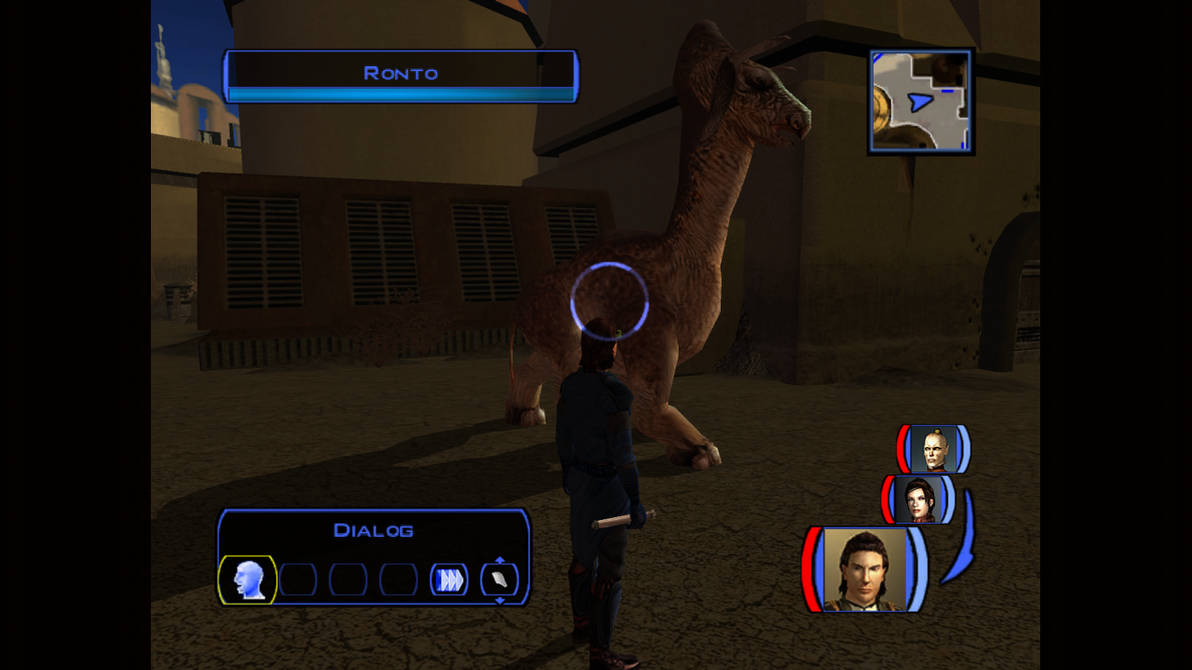Click the item slot with the grey card
This screenshot has height=670, width=1192.
pyautogui.click(x=499, y=580)
